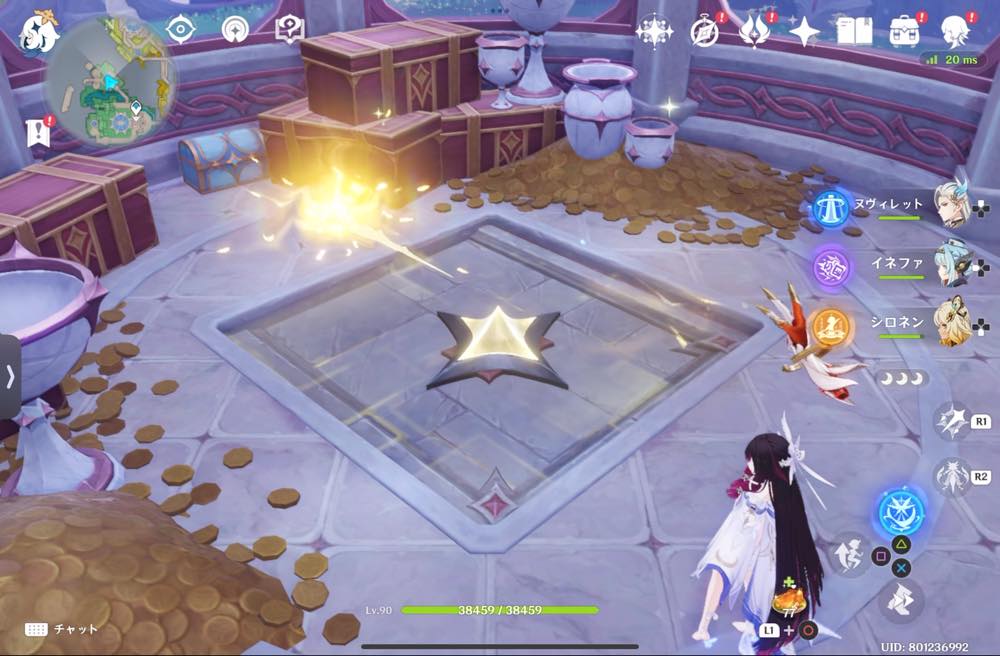
Task: Trigger ヌヴィレット's blue burst orb
Action: 830,206
